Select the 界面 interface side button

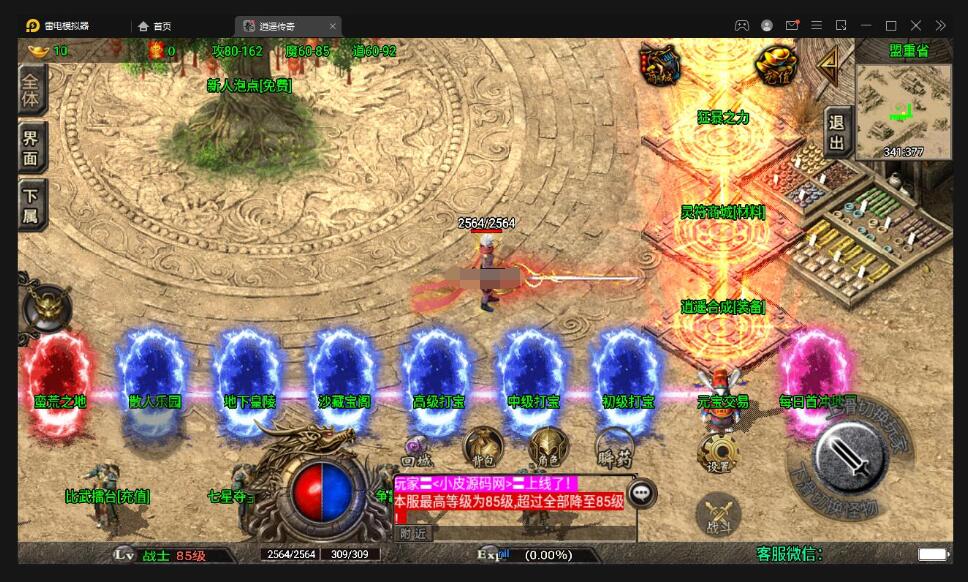(x=32, y=149)
